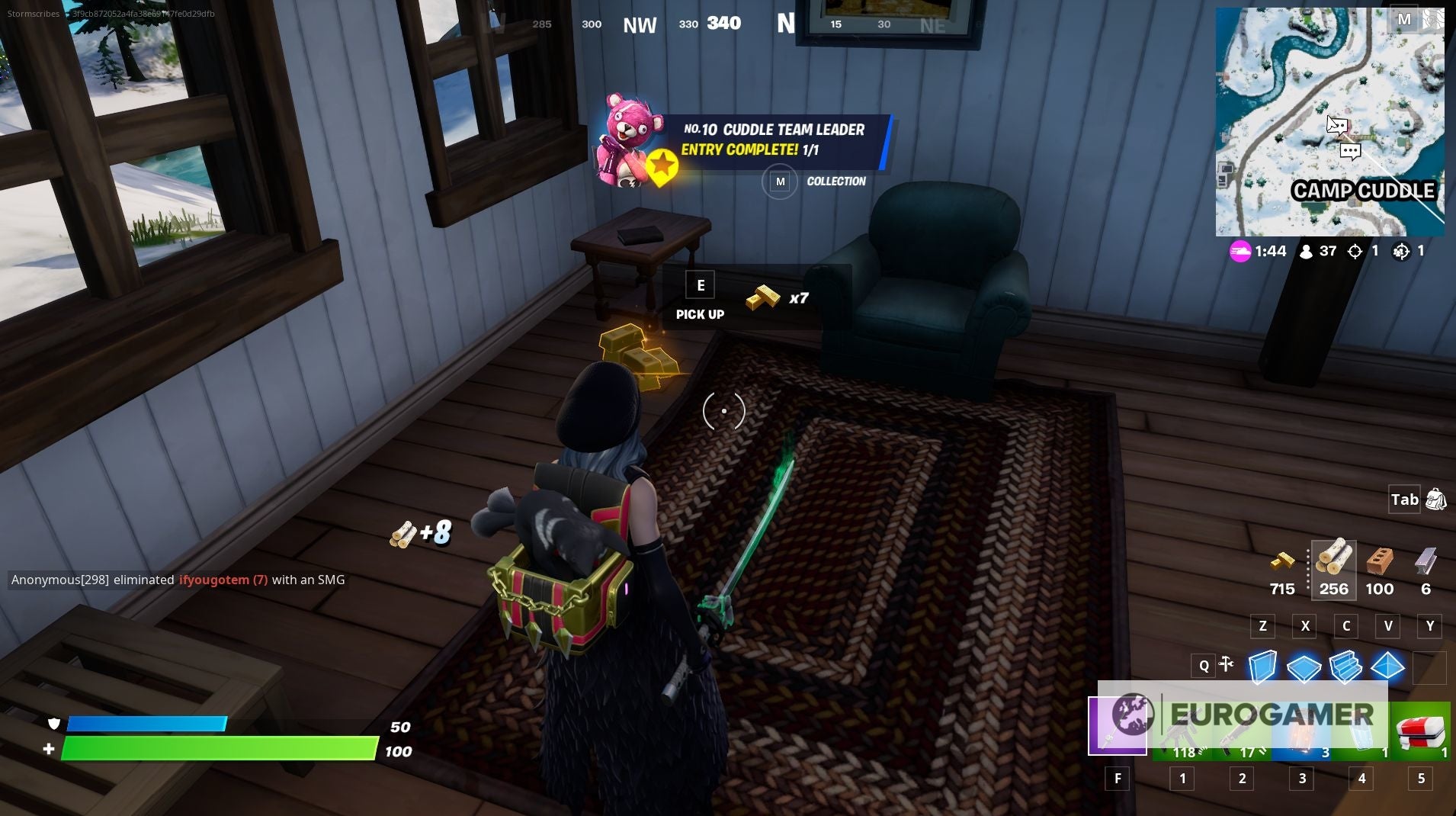Select the floor building piece icon
Viewport: 1456px width, 816px height.
1306,668
